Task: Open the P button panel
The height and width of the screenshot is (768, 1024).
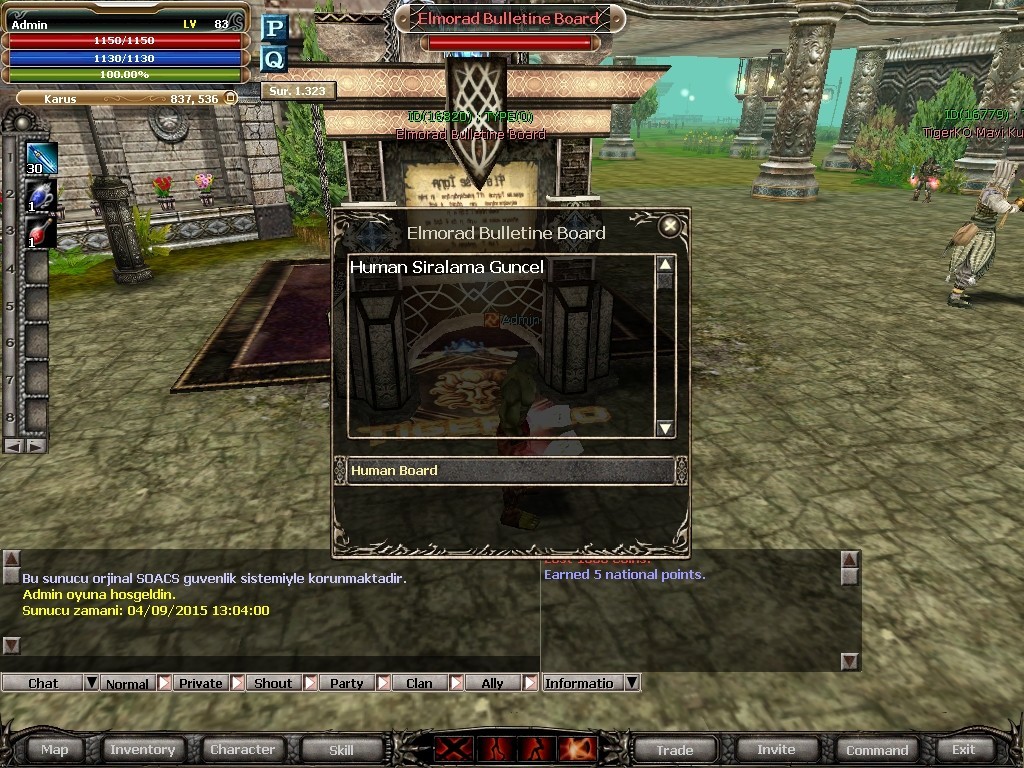Action: click(x=274, y=28)
